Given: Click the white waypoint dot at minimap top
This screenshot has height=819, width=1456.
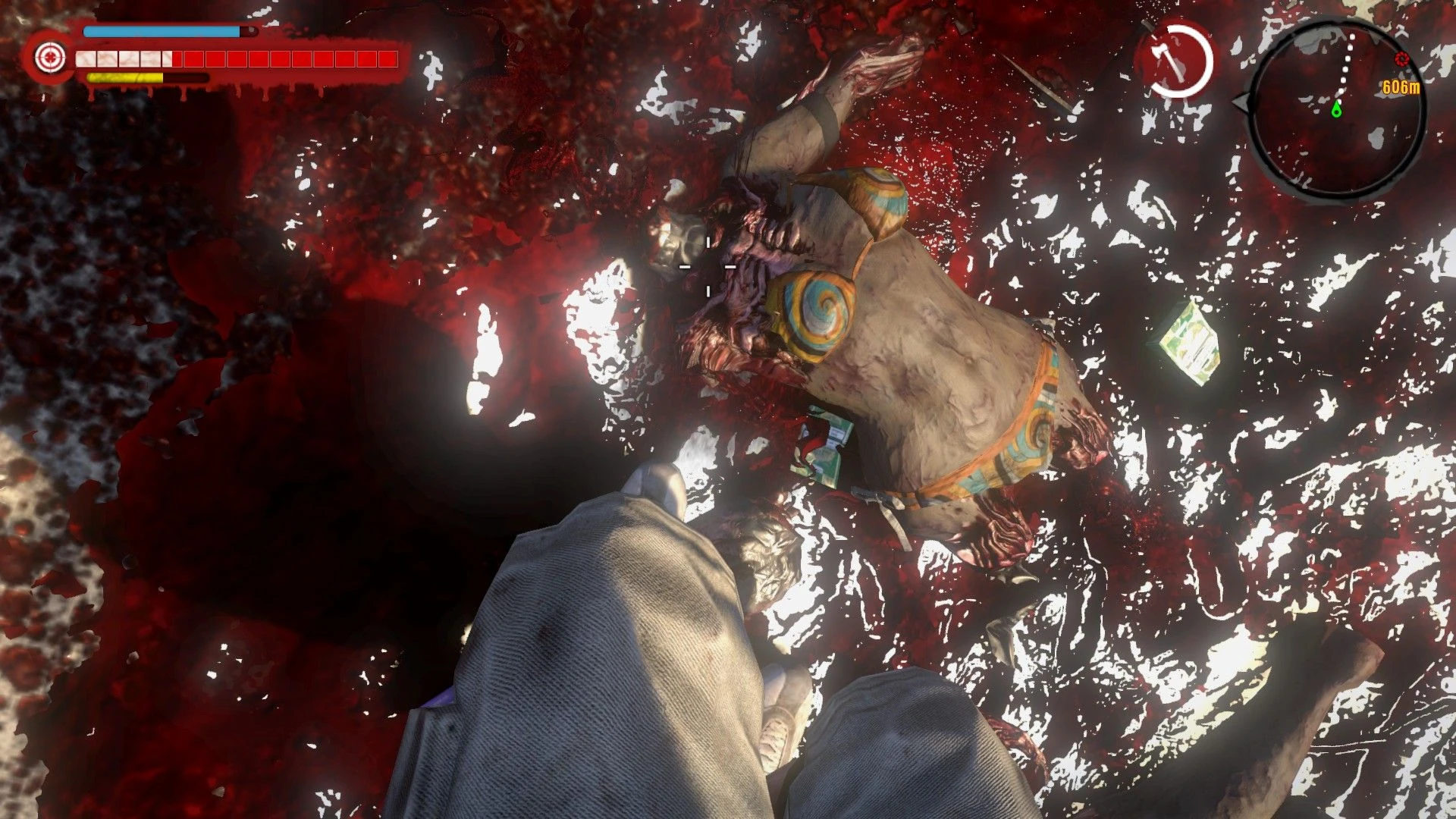Looking at the screenshot, I should point(1351,36).
